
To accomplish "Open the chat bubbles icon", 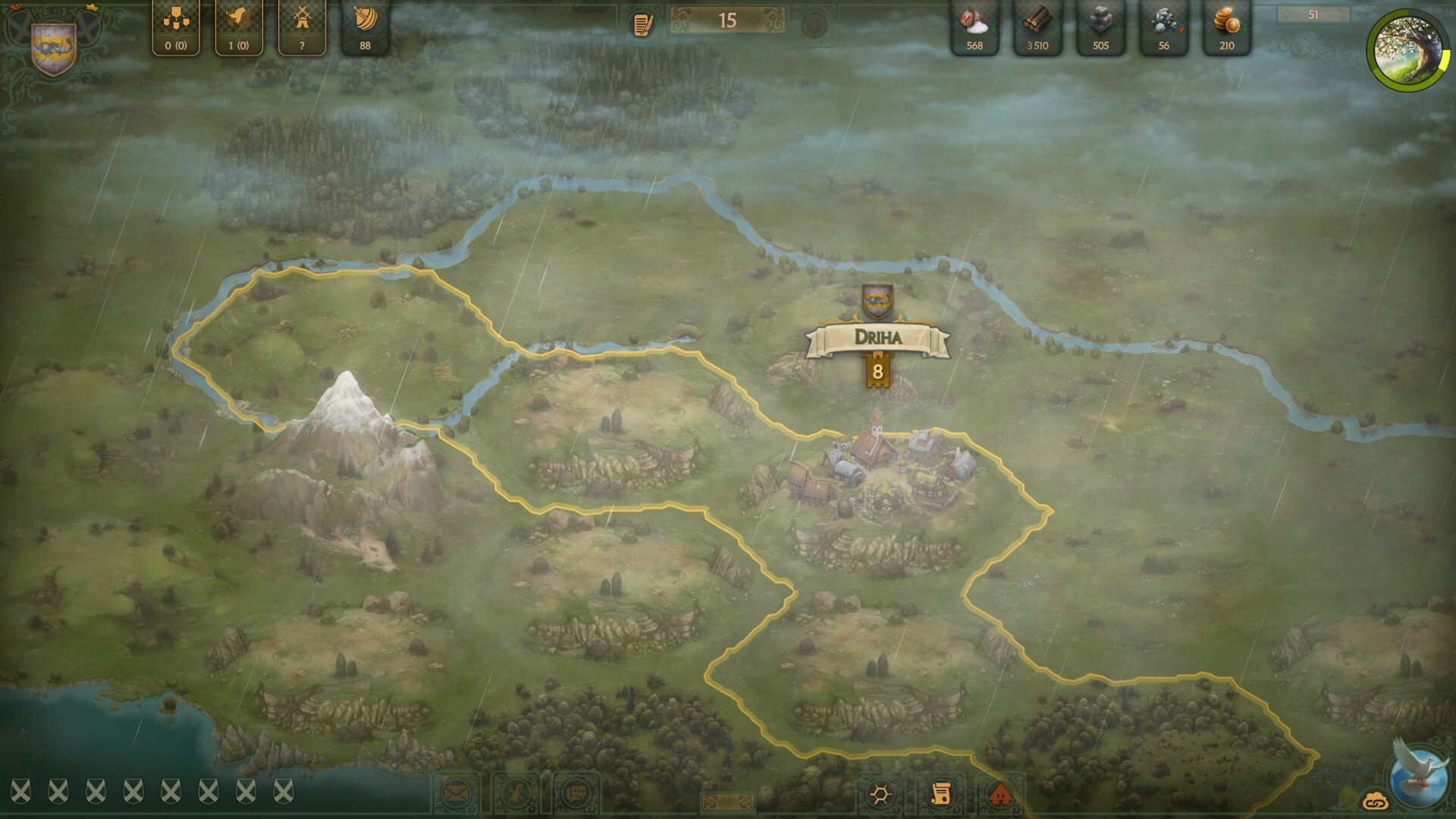I will tap(576, 793).
